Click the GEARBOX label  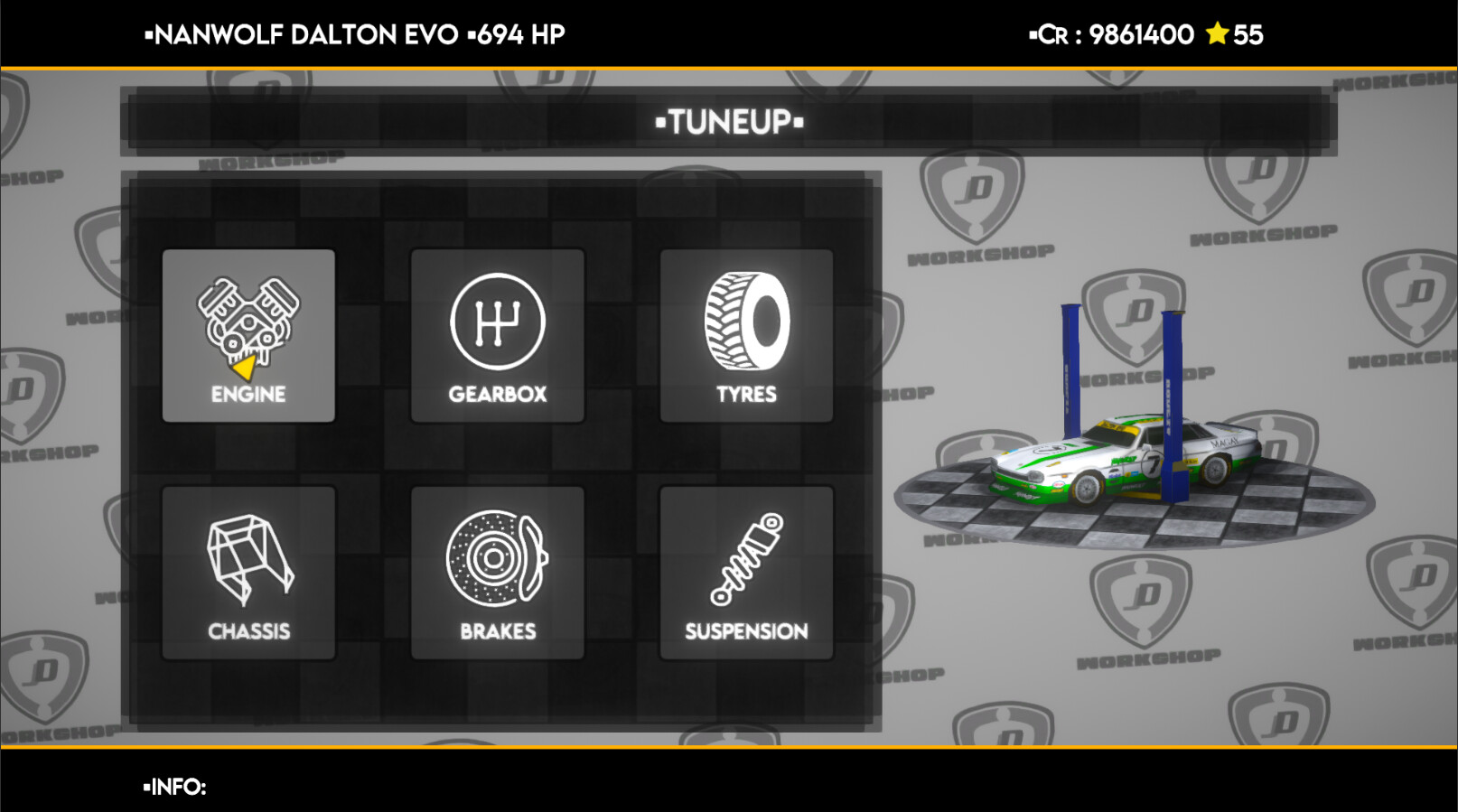click(x=497, y=393)
